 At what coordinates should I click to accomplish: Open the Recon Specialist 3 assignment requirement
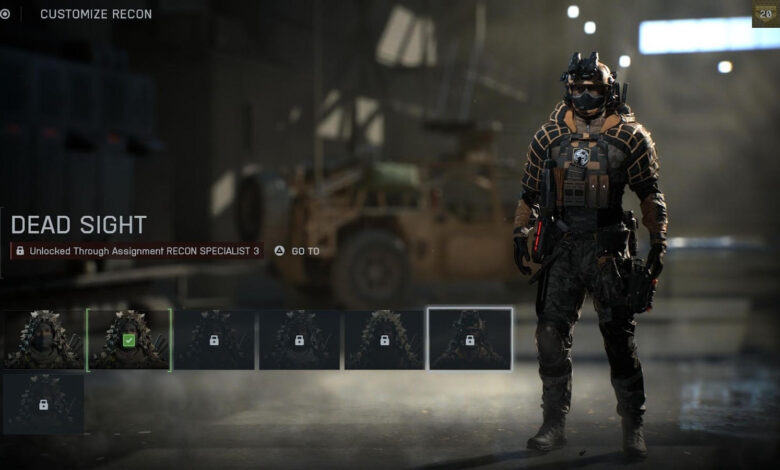coord(298,251)
